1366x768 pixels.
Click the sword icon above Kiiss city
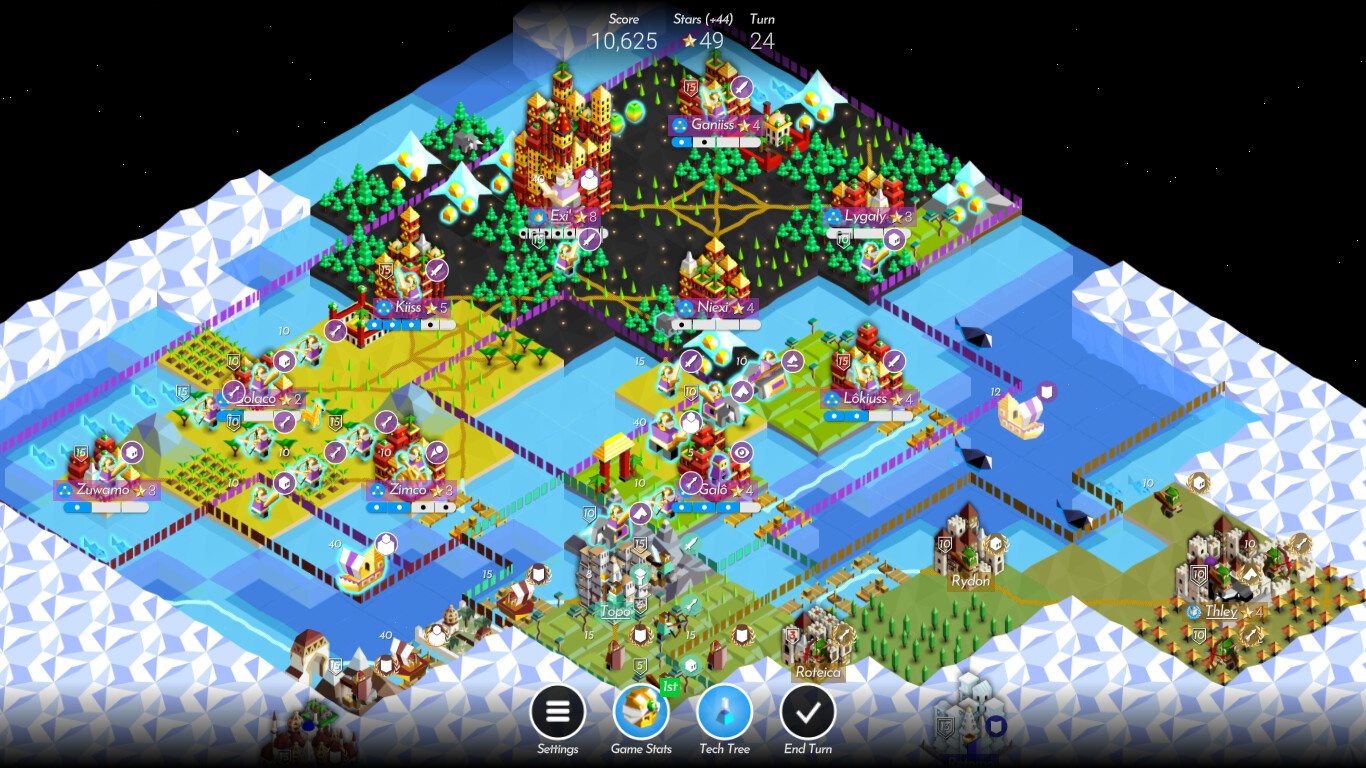click(x=437, y=271)
